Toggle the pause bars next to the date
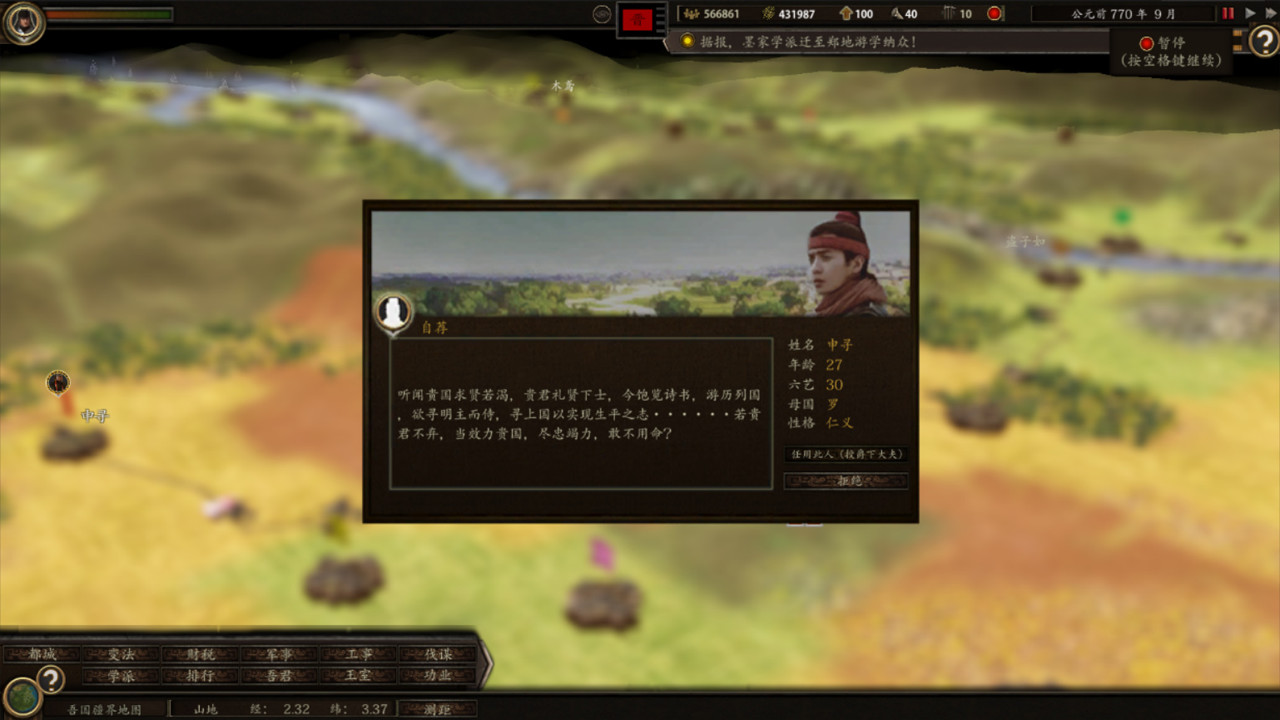Image resolution: width=1280 pixels, height=720 pixels. pyautogui.click(x=1228, y=13)
